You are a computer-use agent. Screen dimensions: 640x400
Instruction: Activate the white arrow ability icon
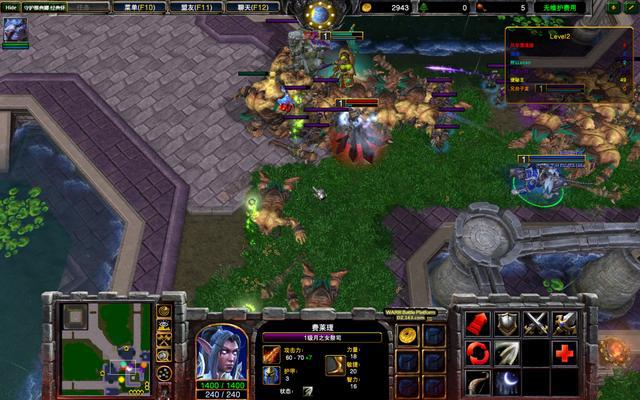coord(508,352)
